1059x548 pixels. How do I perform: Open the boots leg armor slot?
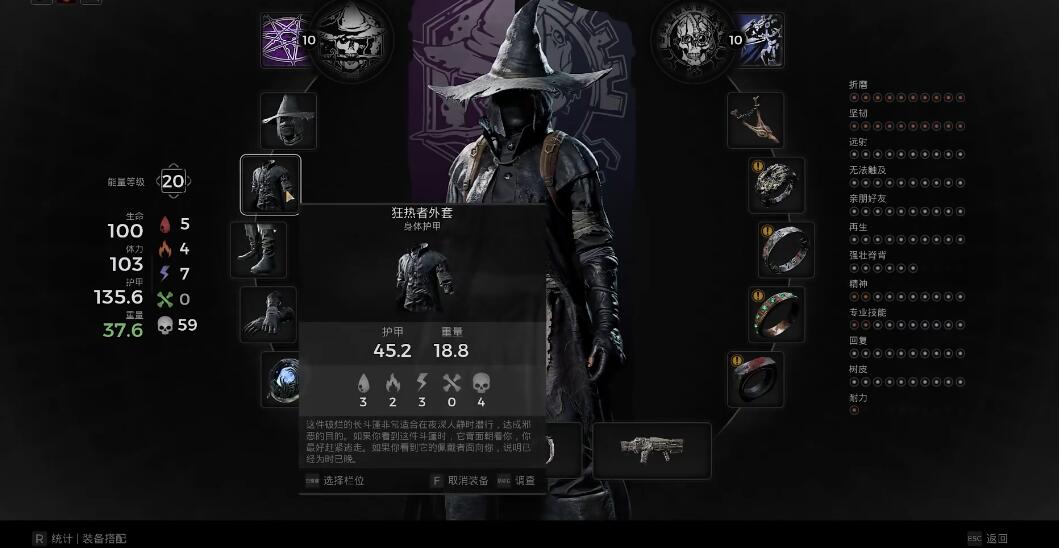point(258,250)
